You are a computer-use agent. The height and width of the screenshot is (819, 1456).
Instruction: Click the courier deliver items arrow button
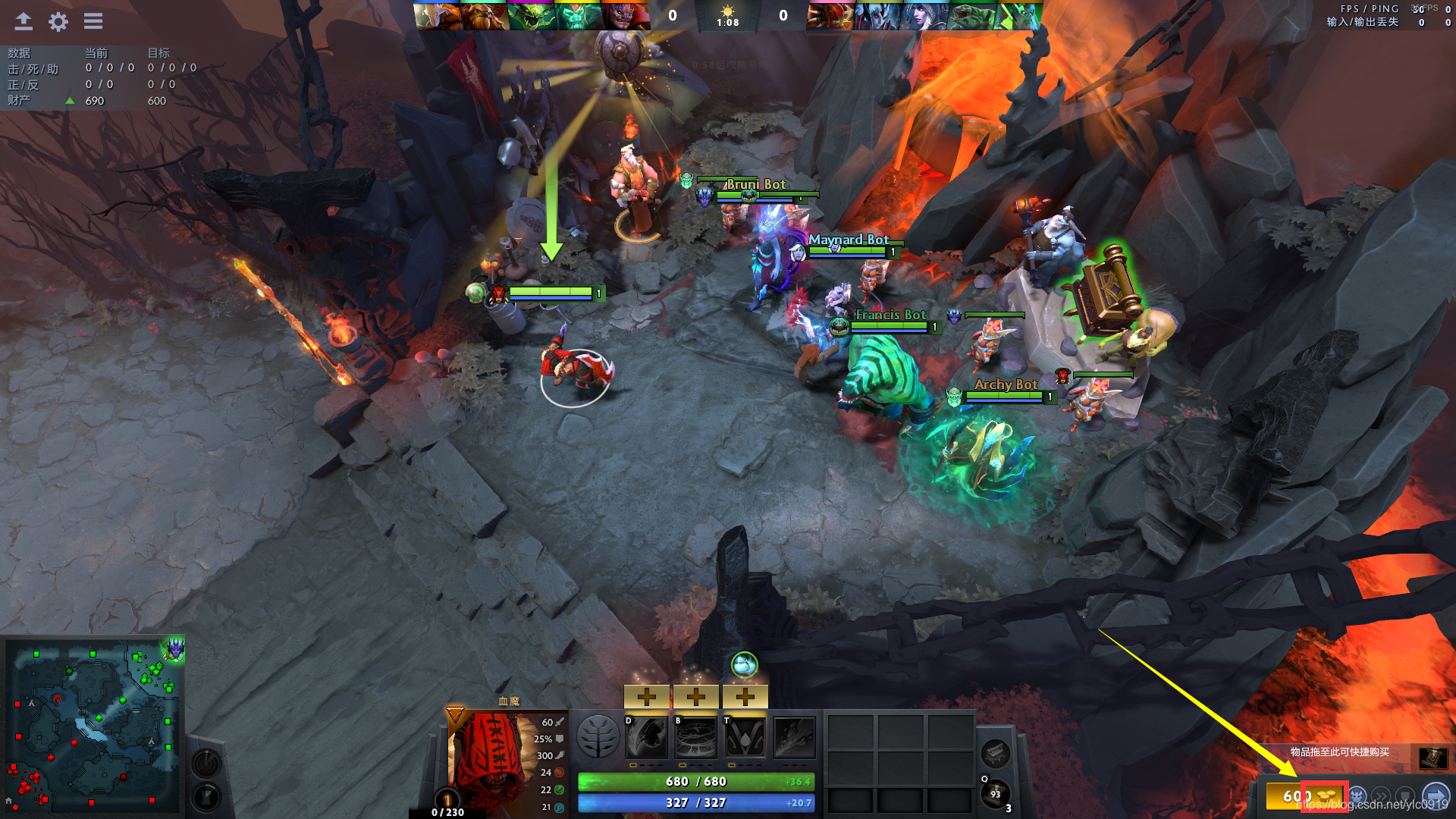click(x=1435, y=796)
